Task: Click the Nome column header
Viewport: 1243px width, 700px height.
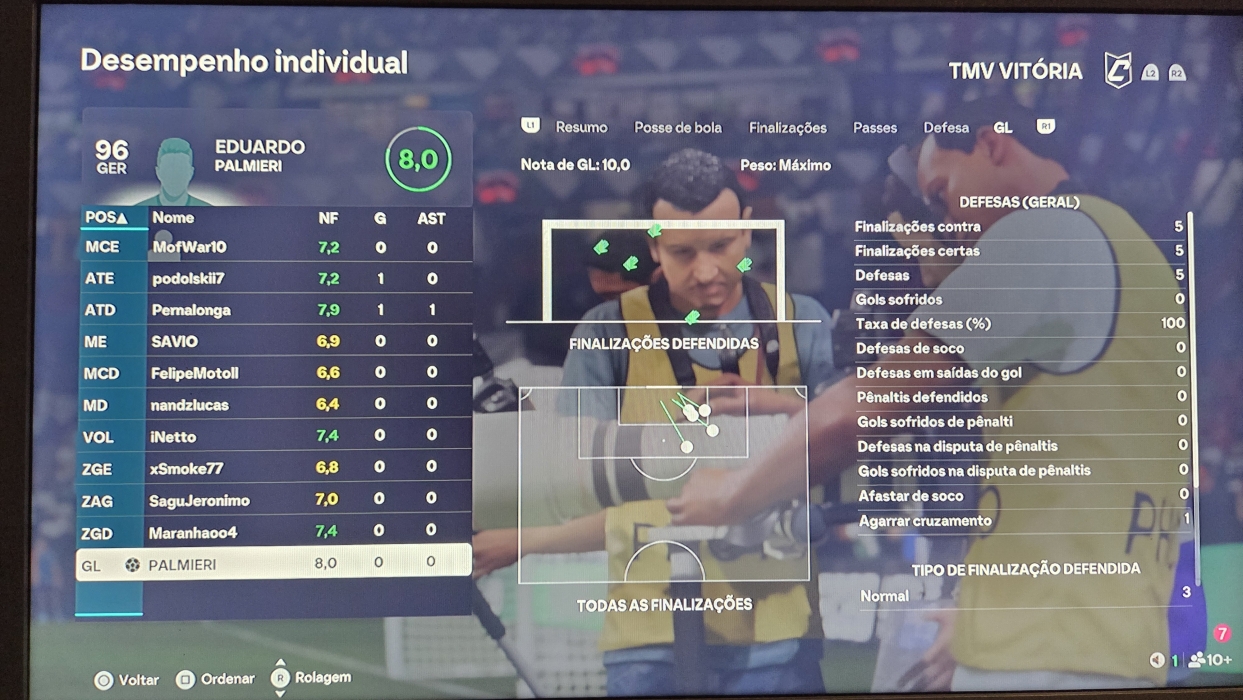Action: [173, 217]
